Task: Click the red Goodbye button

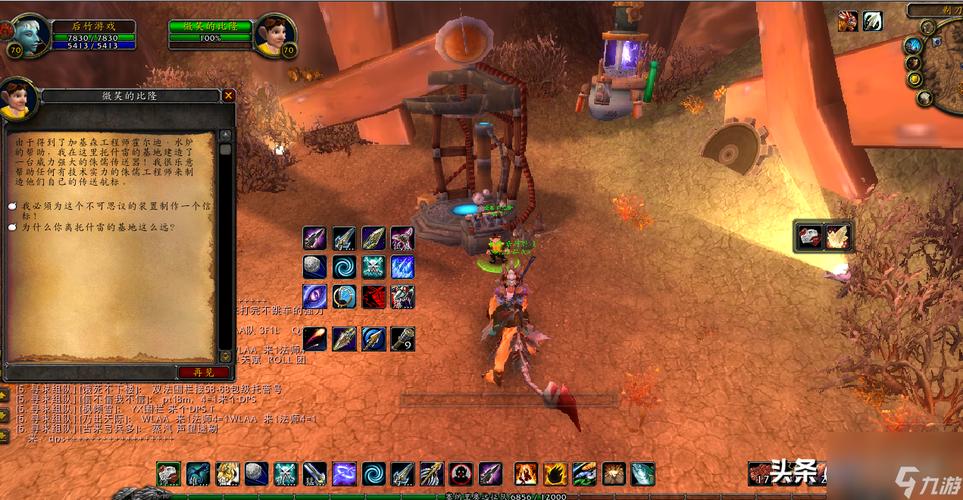Action: [x=195, y=372]
